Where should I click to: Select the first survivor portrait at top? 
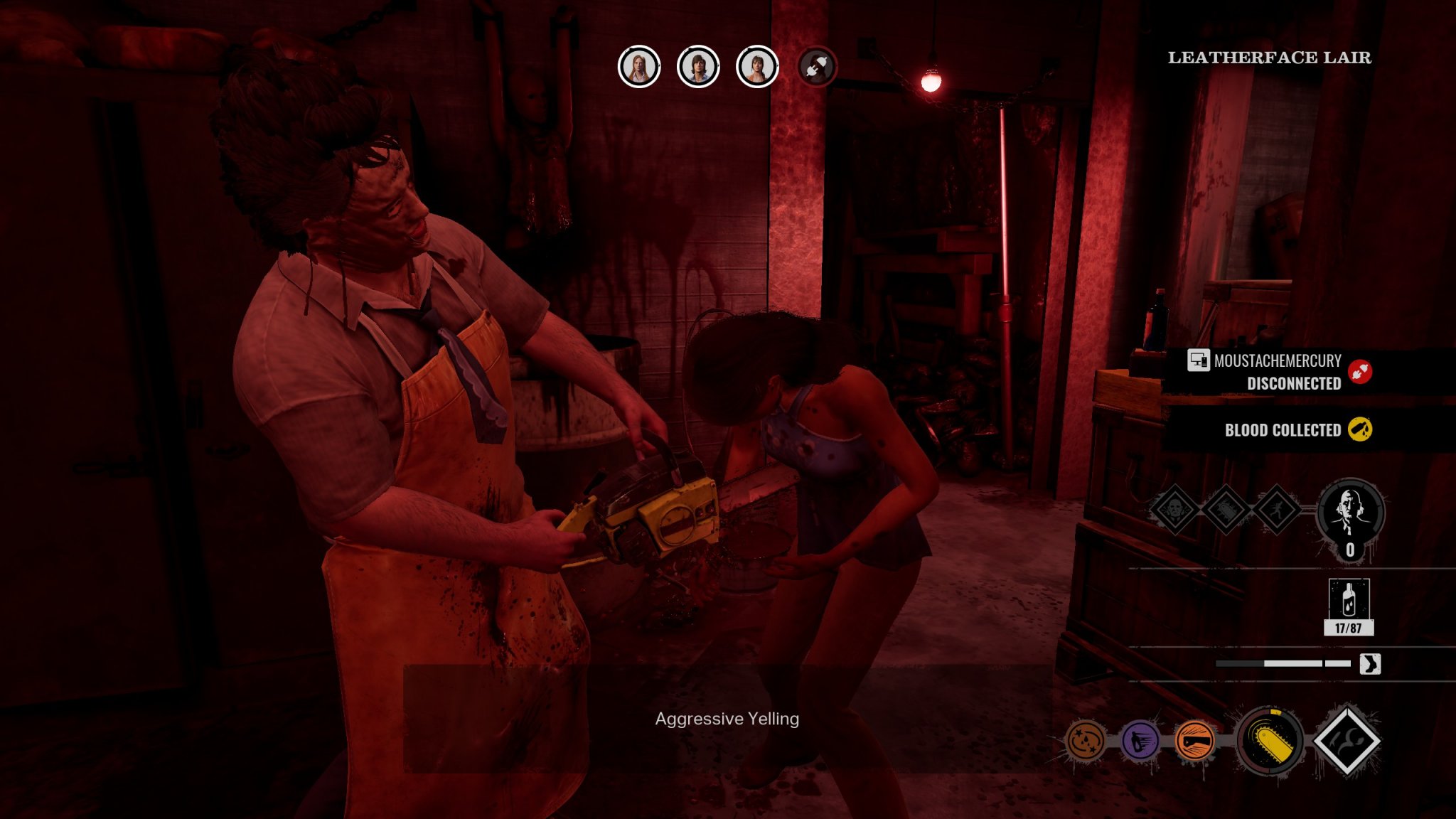click(638, 68)
